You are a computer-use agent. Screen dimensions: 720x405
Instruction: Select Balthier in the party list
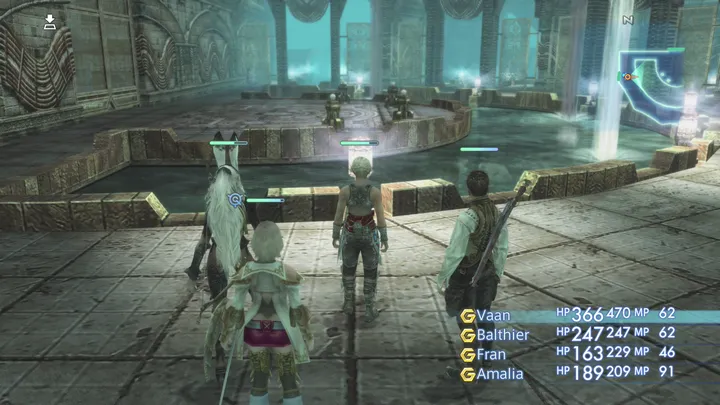(x=505, y=334)
